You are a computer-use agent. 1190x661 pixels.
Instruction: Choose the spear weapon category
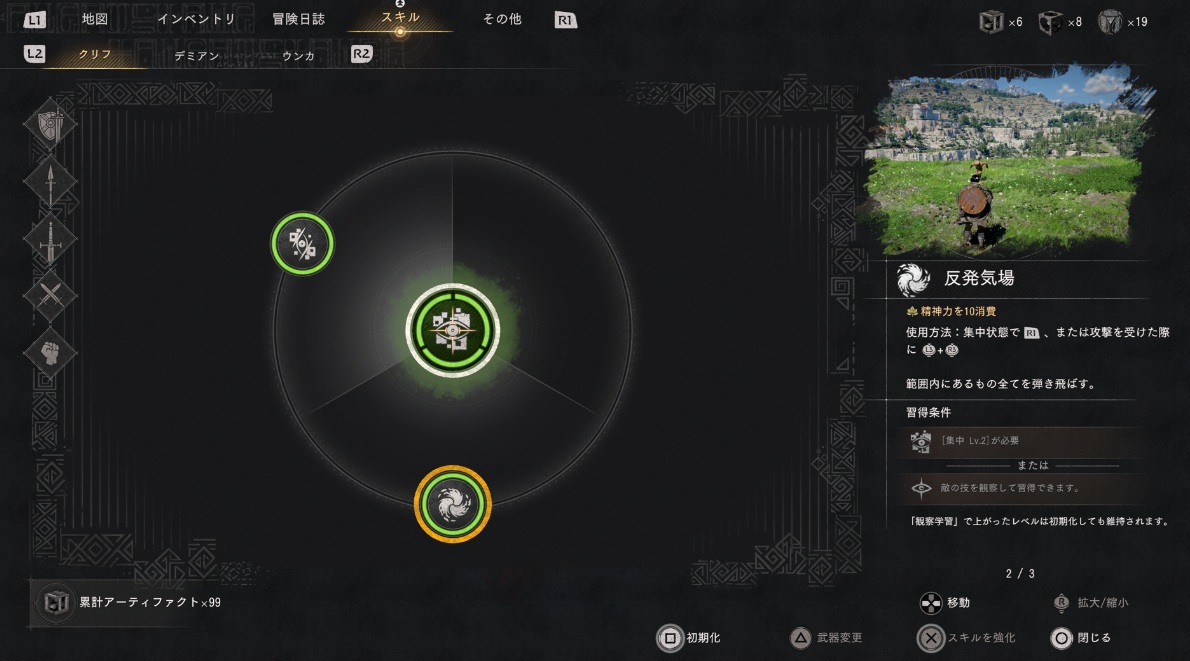(x=50, y=183)
